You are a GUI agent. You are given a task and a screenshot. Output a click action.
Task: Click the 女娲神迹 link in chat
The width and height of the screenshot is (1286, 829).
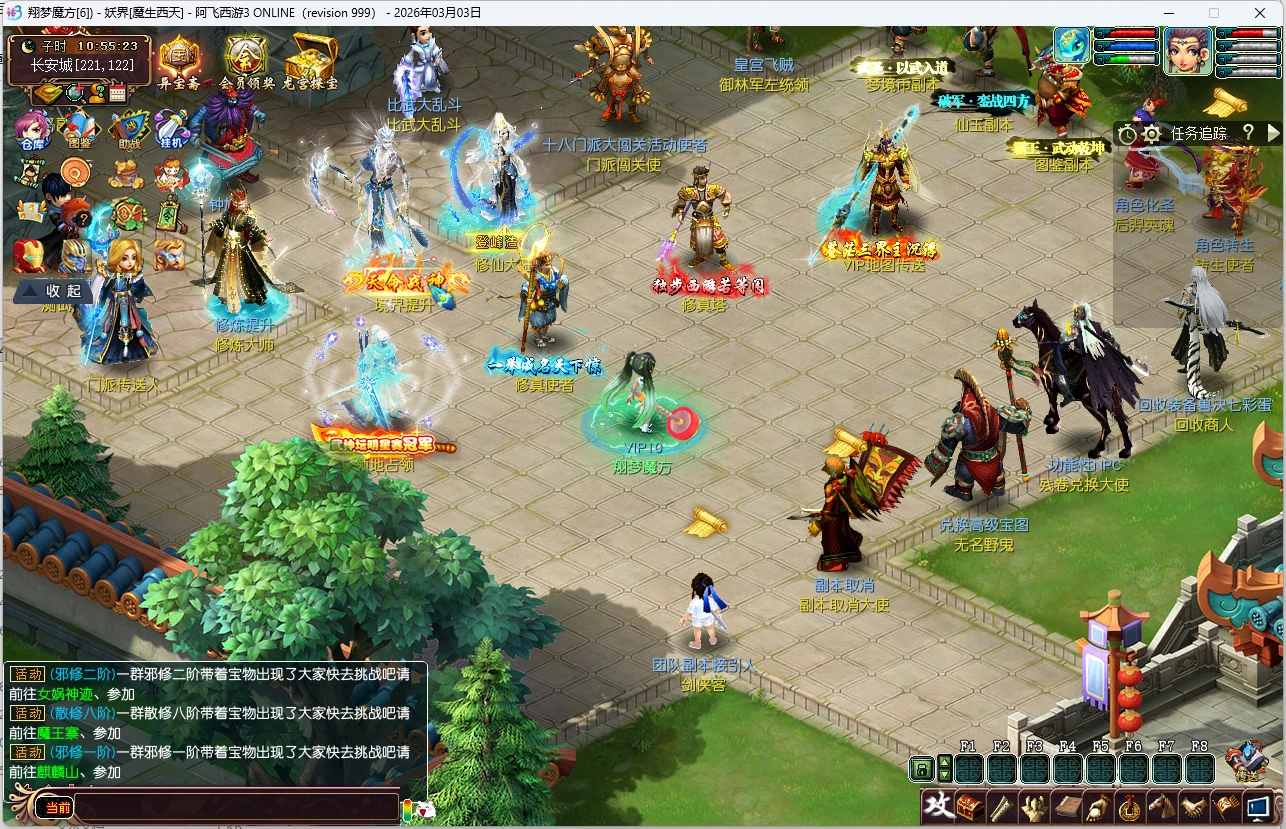coord(63,693)
